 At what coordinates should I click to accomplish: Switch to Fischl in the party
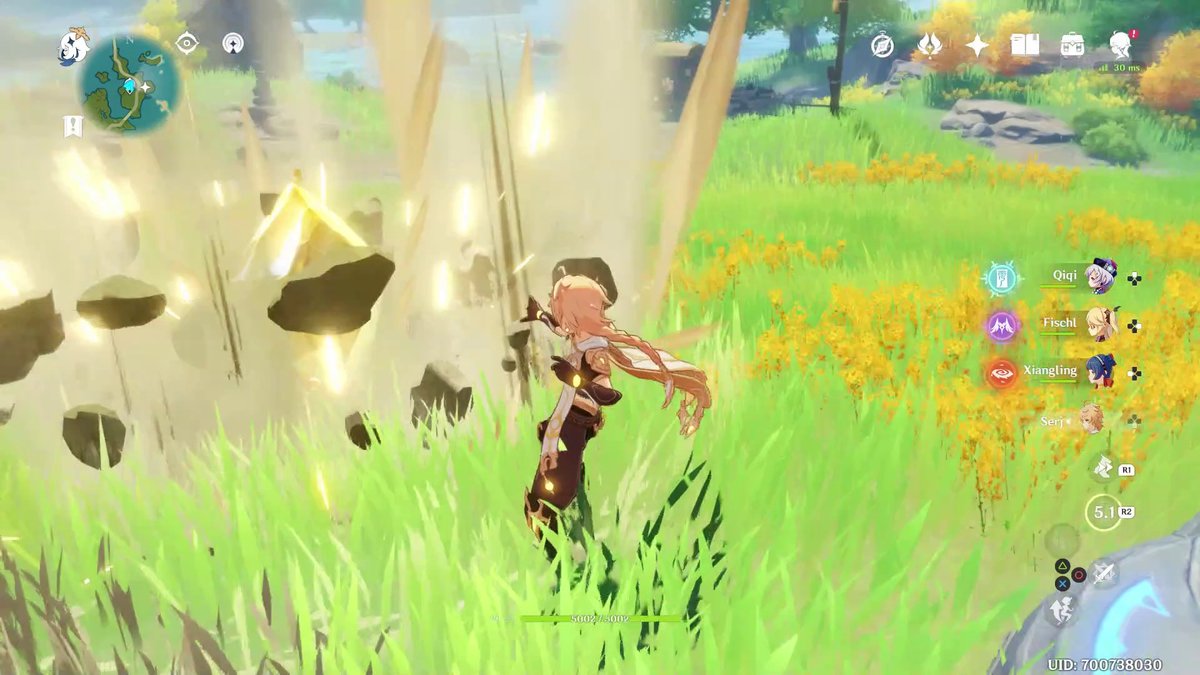[1100, 324]
